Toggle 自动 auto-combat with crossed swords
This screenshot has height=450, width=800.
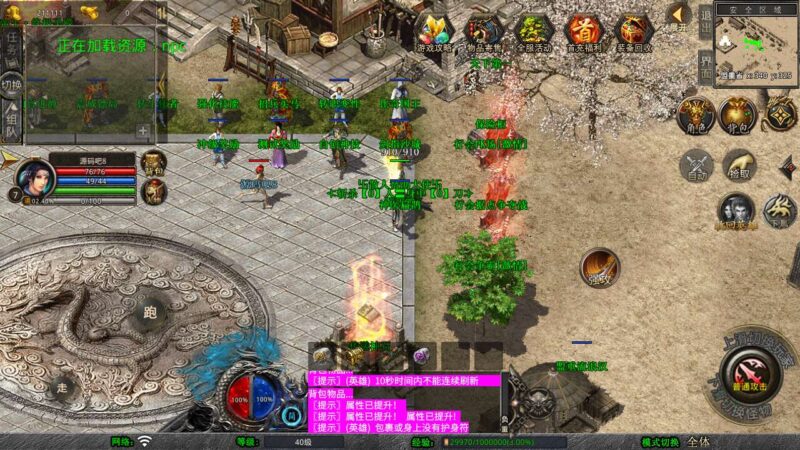tap(698, 166)
